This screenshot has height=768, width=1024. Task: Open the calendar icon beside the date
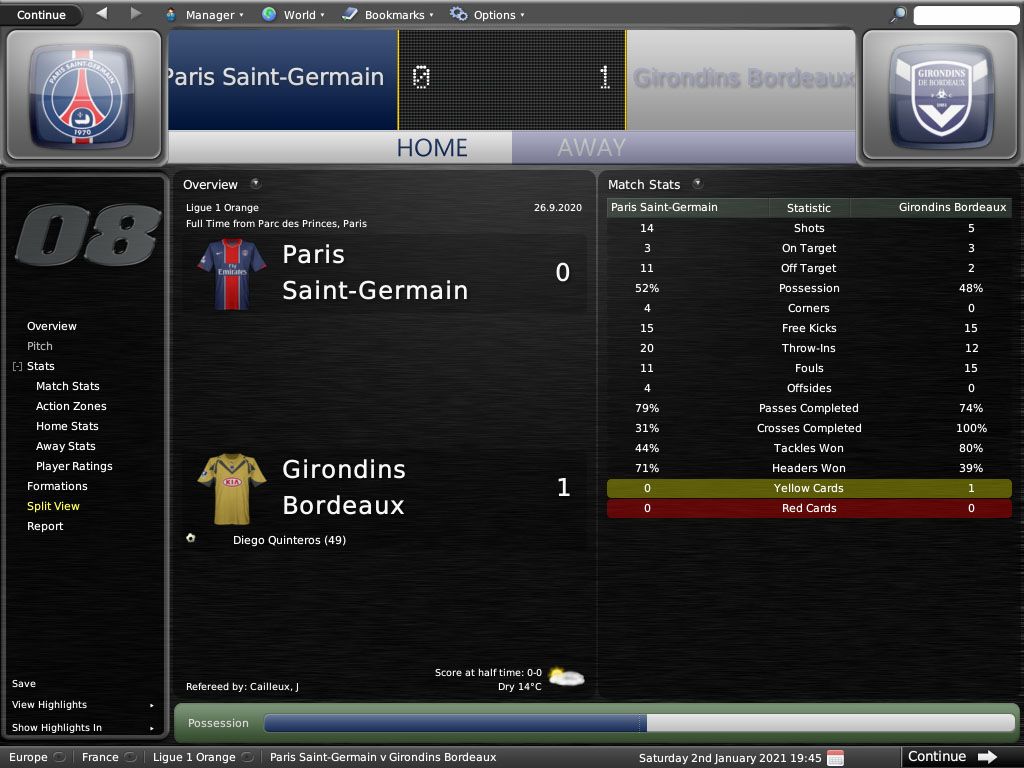[836, 758]
